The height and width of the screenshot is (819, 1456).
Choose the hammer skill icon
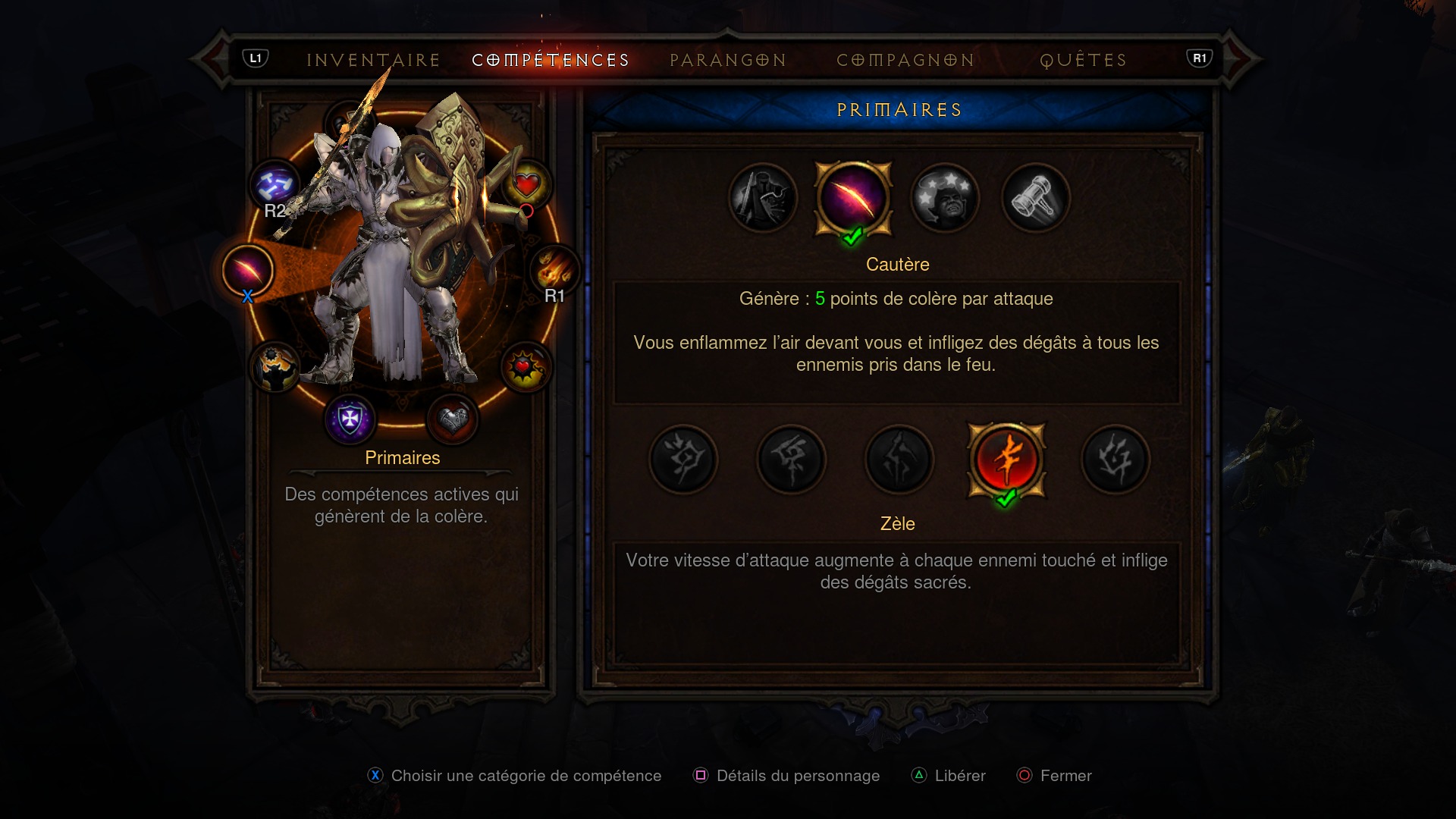pyautogui.click(x=1036, y=199)
